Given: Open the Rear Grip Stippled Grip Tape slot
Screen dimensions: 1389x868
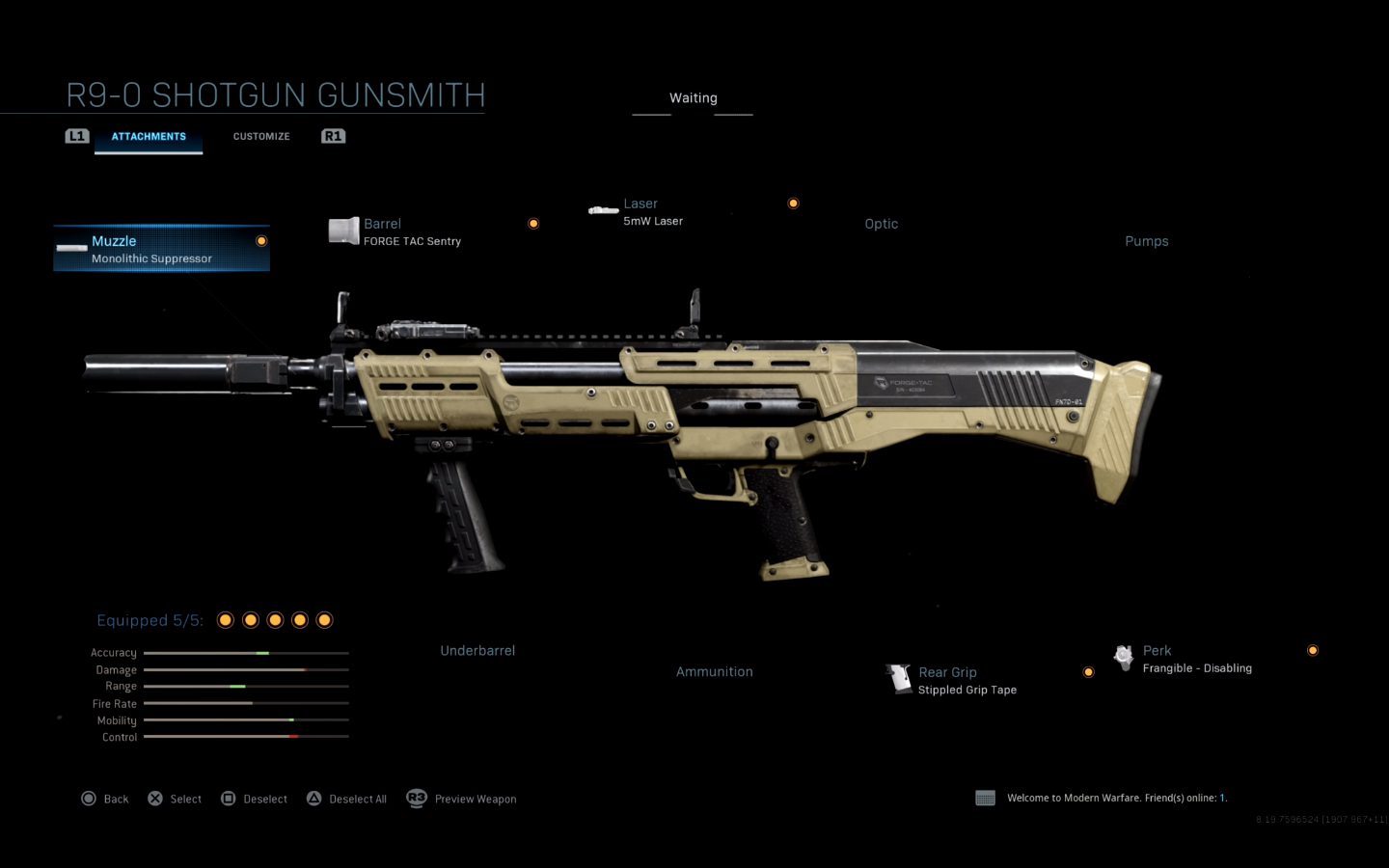Looking at the screenshot, I should (x=967, y=680).
